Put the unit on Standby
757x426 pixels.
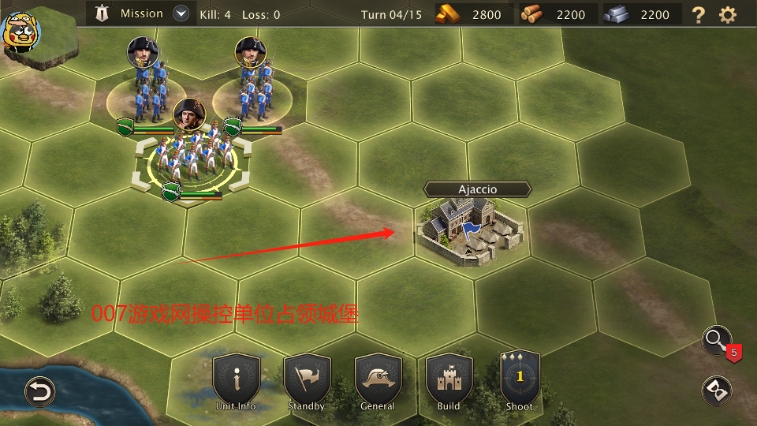click(x=307, y=381)
